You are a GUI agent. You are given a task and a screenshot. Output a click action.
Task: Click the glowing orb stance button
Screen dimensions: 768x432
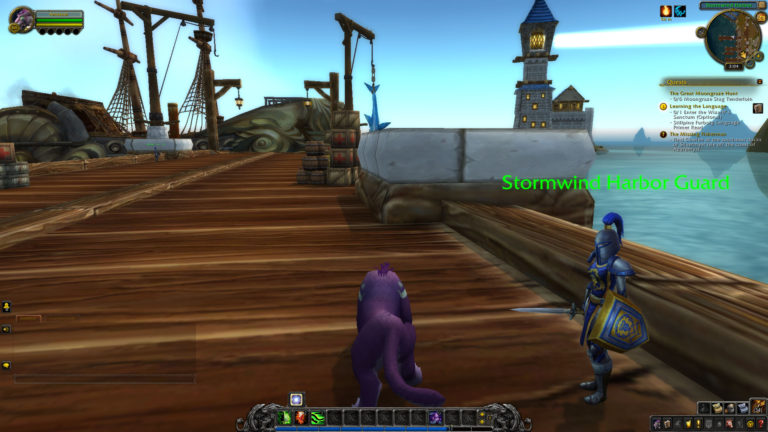(296, 399)
